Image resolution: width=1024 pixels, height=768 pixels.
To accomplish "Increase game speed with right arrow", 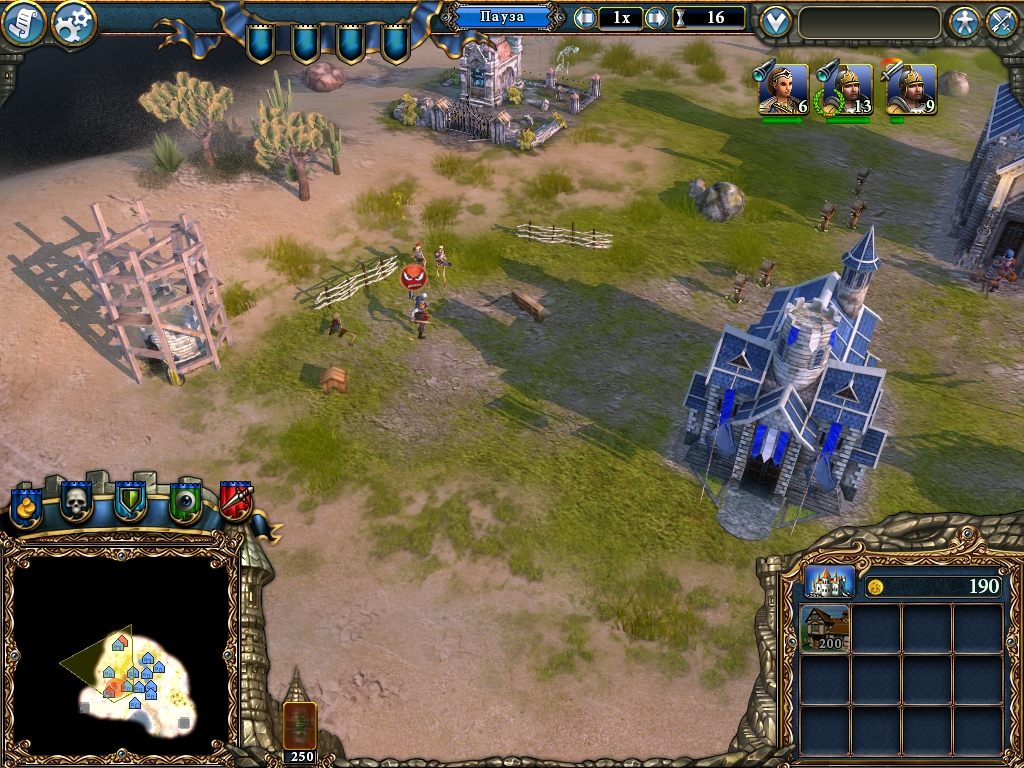I will tap(656, 18).
